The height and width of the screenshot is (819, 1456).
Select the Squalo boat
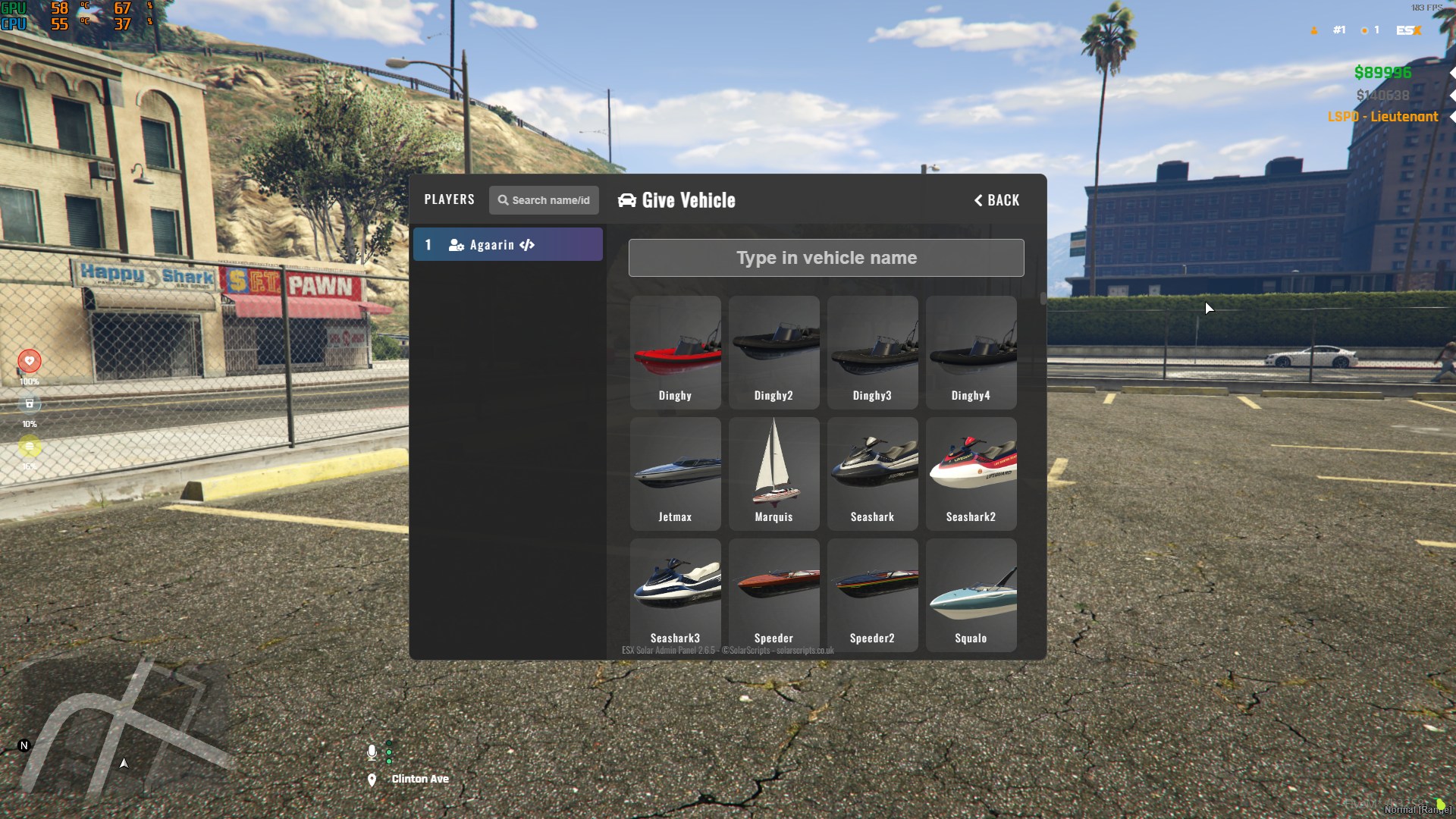click(971, 595)
